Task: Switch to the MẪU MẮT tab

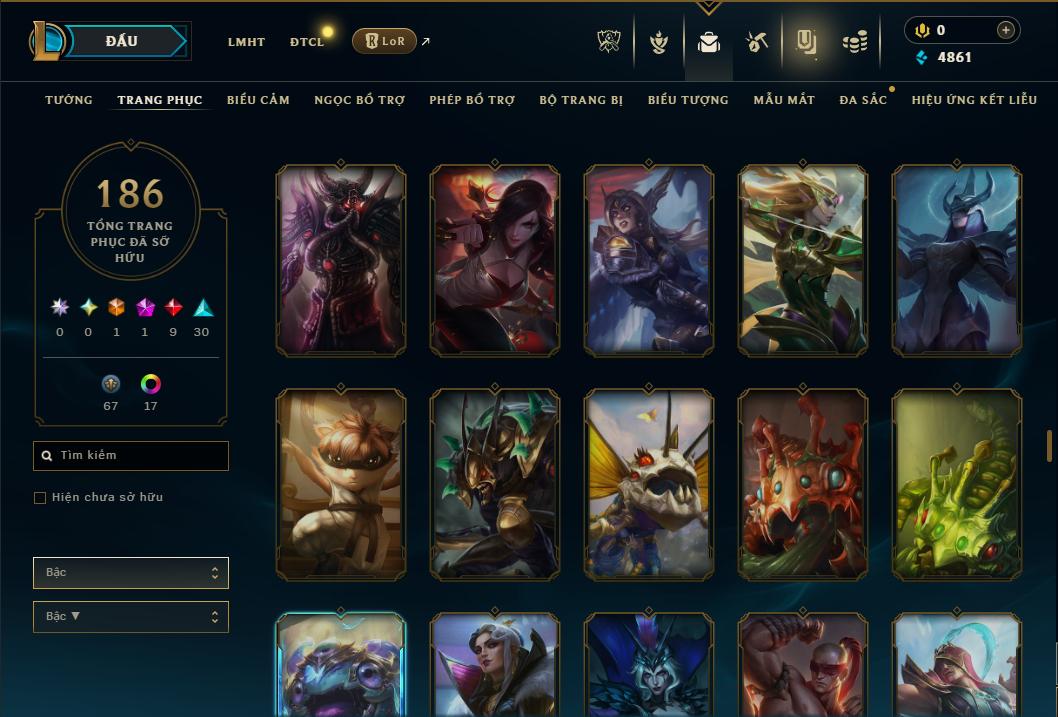Action: coord(784,100)
